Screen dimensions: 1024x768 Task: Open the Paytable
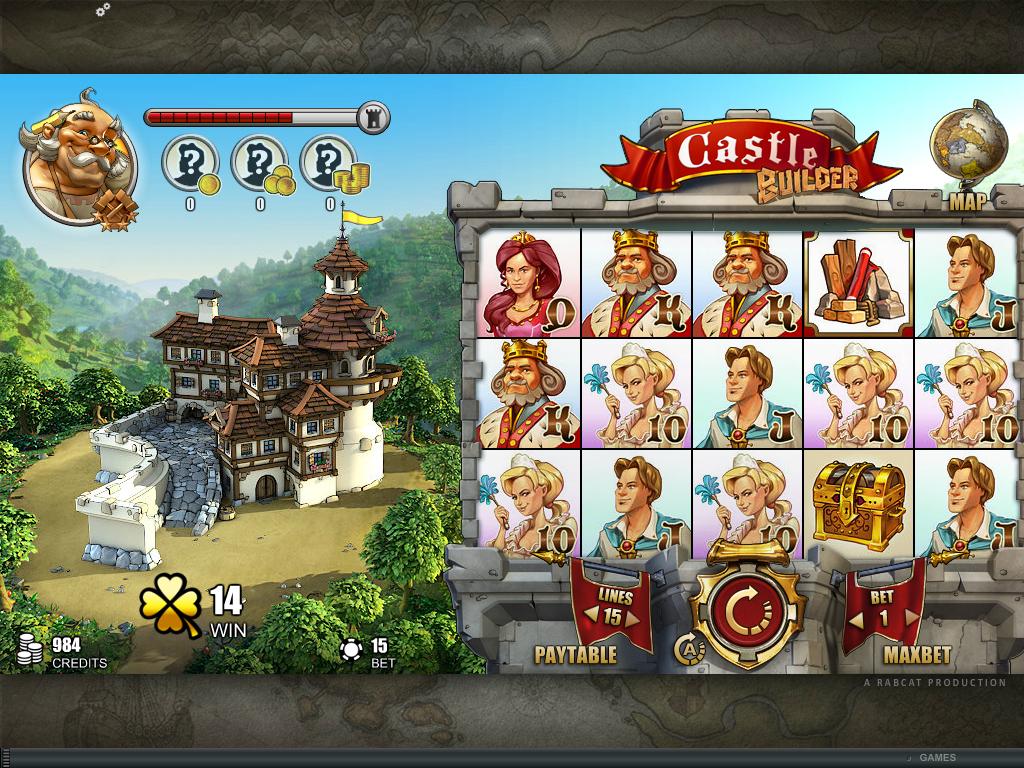click(575, 656)
